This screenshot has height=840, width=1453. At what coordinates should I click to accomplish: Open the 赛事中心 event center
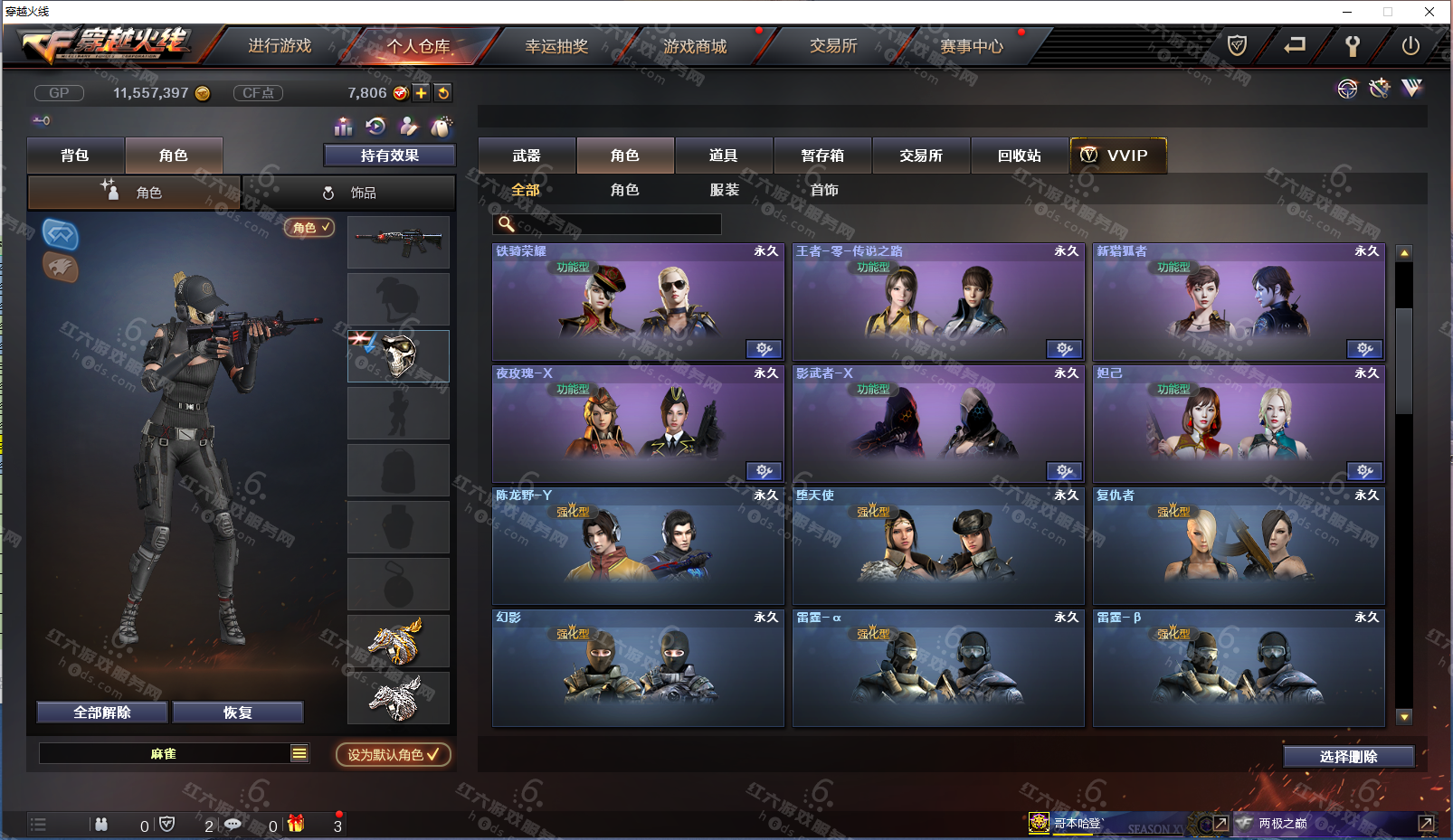972,46
